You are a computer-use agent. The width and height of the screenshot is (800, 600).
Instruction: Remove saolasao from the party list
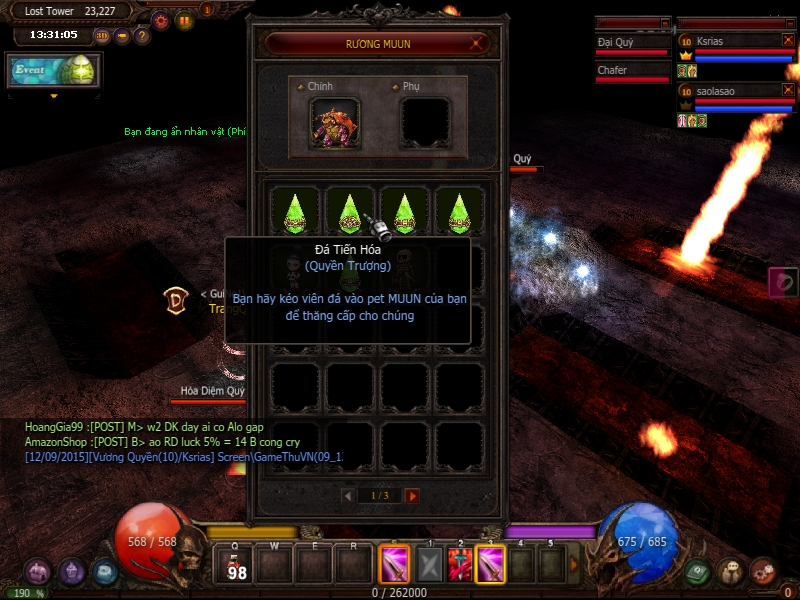(788, 90)
